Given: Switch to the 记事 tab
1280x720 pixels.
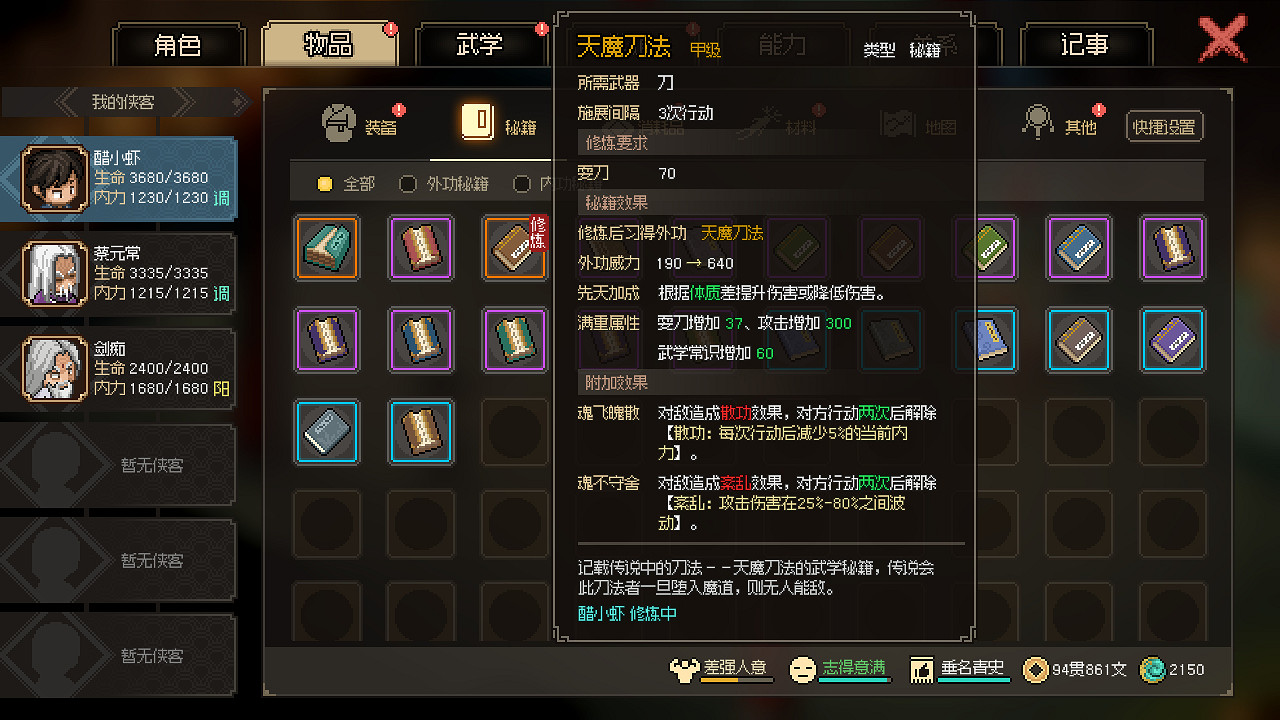Looking at the screenshot, I should tap(1087, 44).
